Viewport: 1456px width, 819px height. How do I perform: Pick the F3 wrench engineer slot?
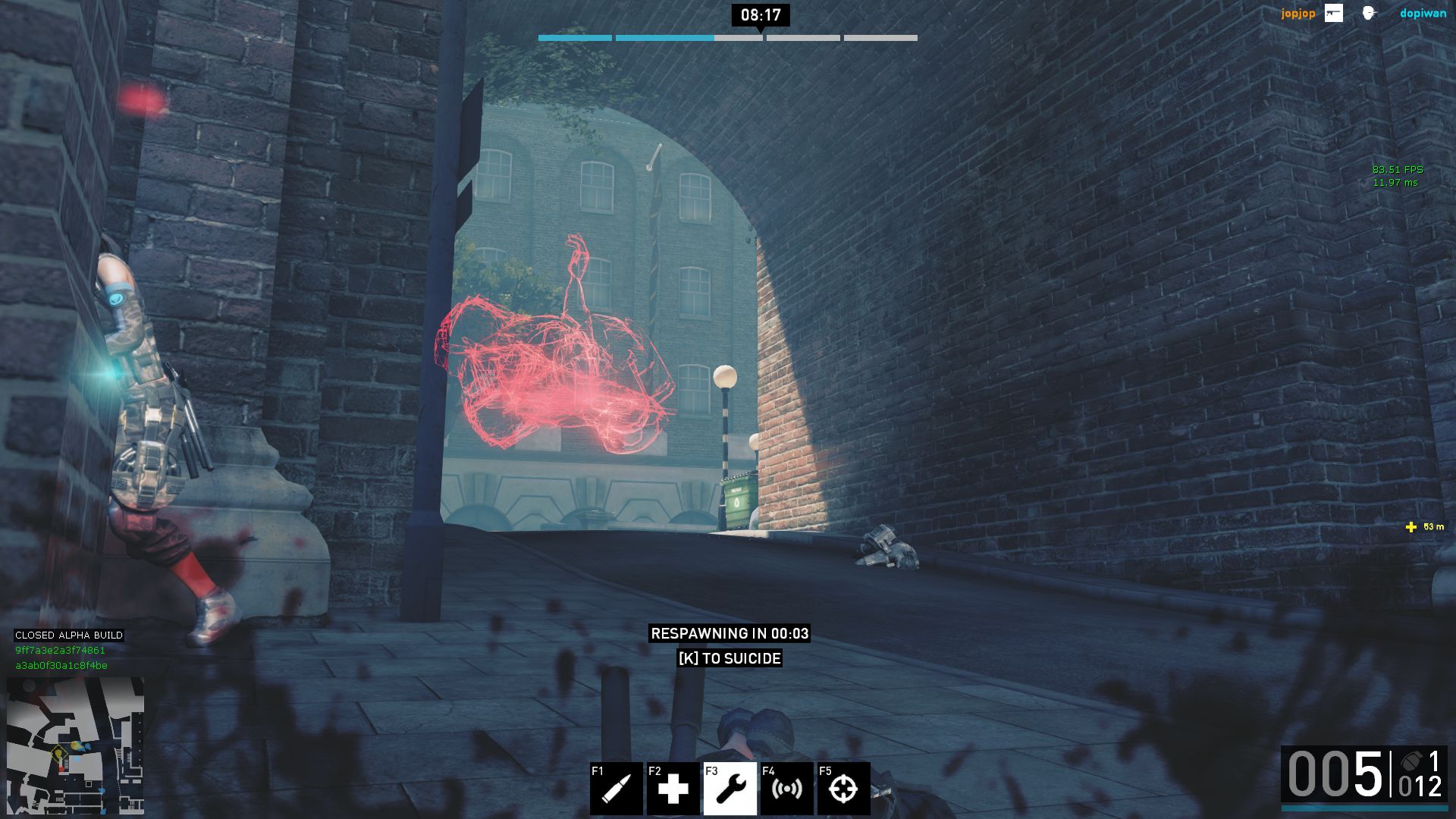(x=730, y=789)
